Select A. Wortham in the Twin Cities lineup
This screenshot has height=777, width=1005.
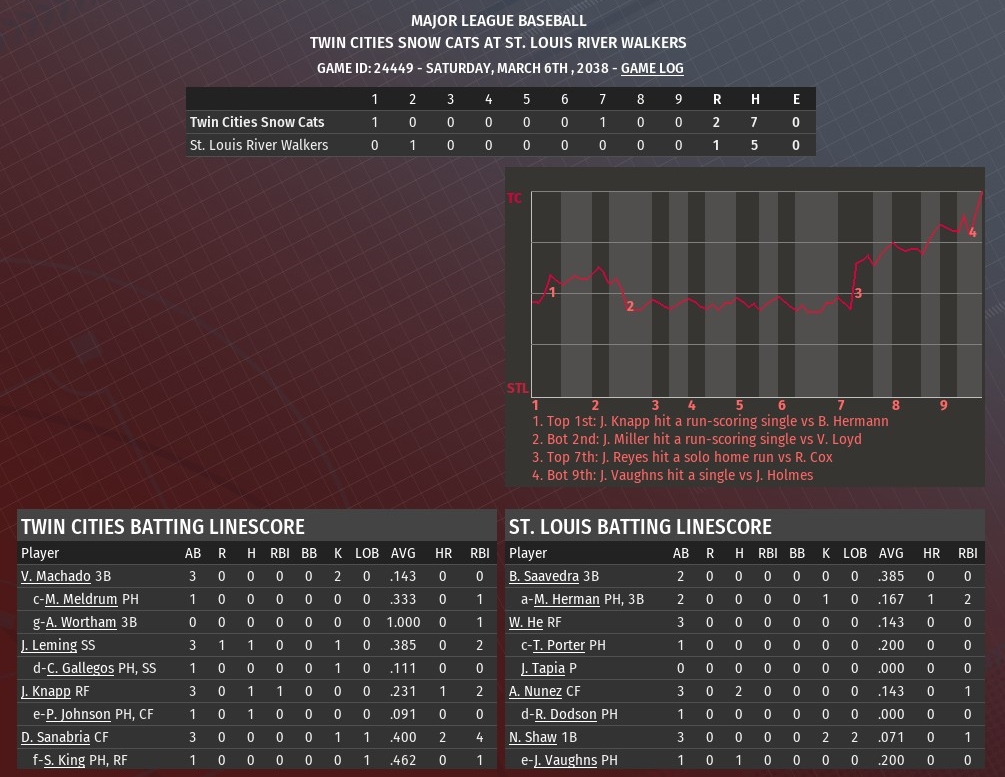click(x=80, y=622)
